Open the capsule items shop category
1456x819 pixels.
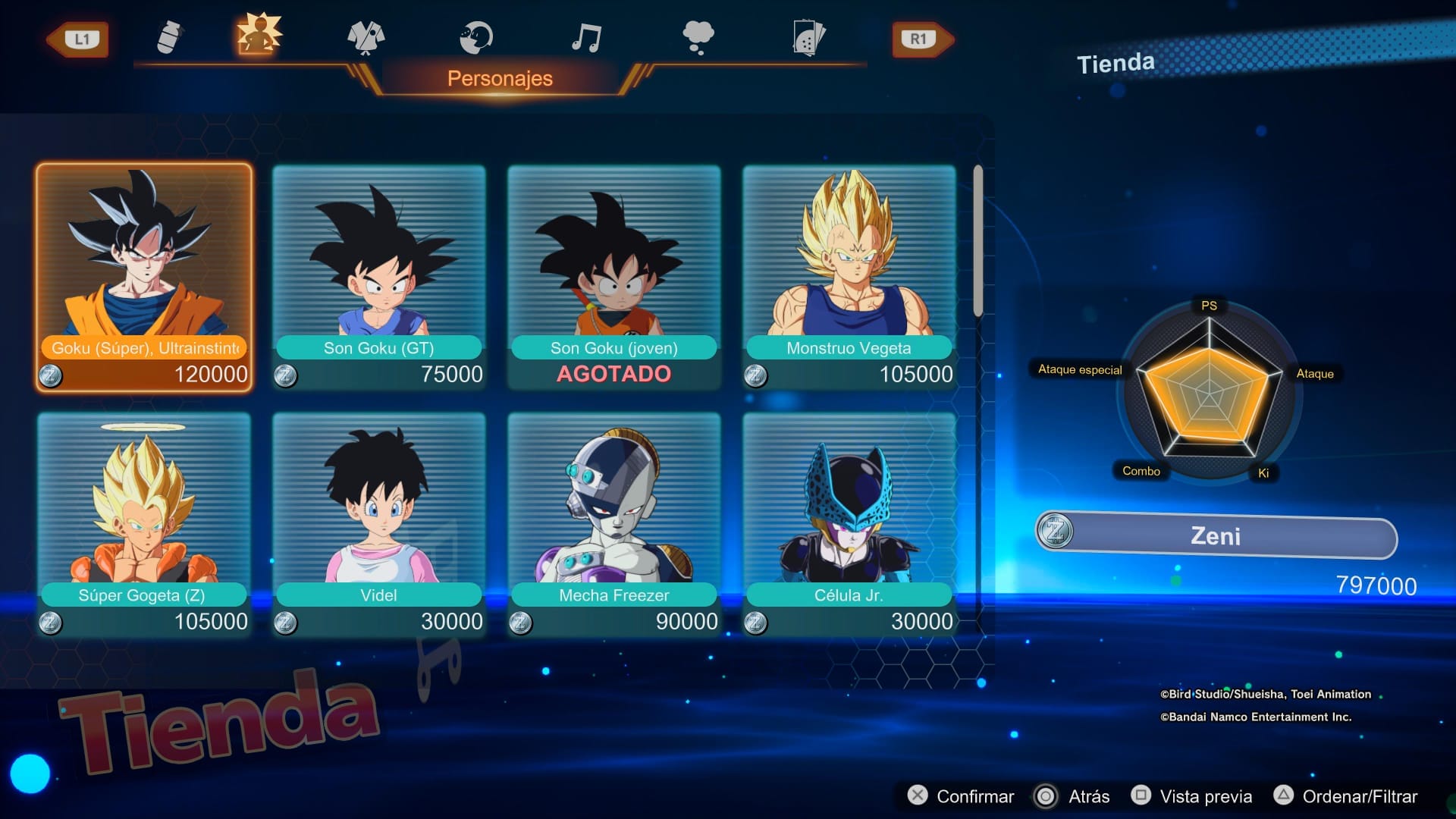pyautogui.click(x=170, y=36)
